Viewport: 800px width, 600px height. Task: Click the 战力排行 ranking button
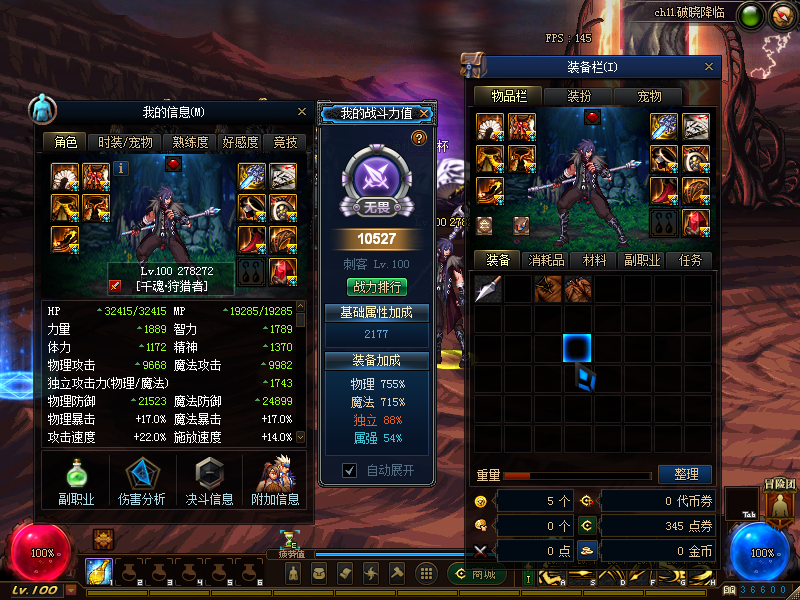pyautogui.click(x=377, y=287)
